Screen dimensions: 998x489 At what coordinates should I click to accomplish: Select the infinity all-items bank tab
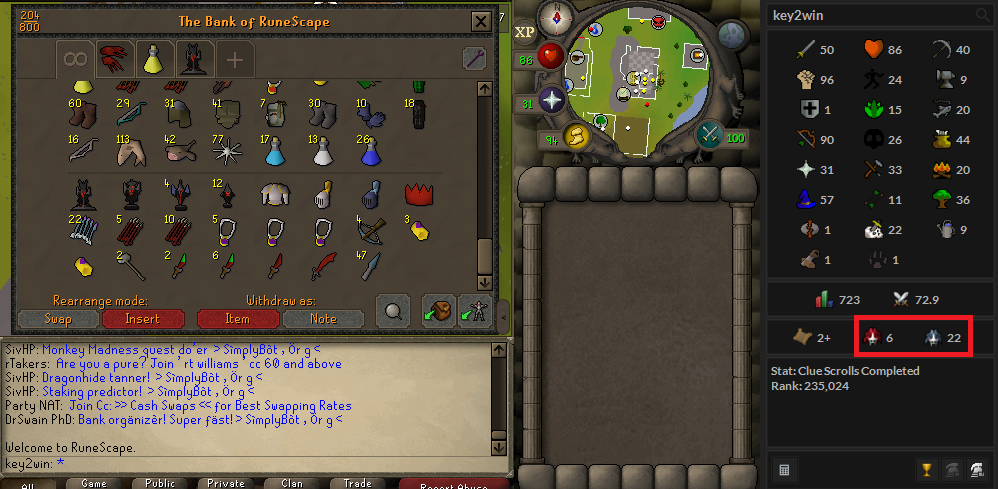[74, 59]
